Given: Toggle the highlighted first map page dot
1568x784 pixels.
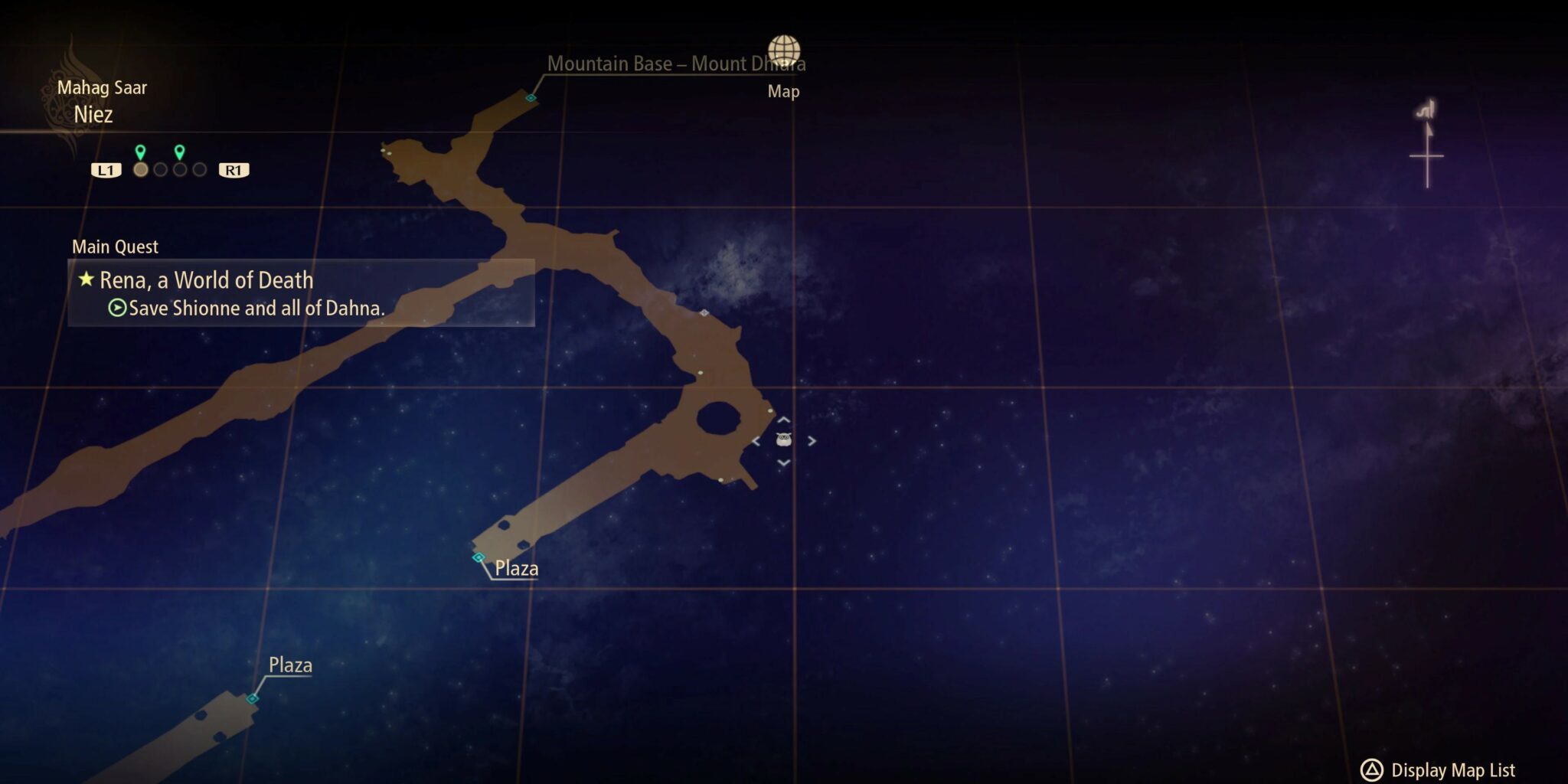Looking at the screenshot, I should point(139,169).
